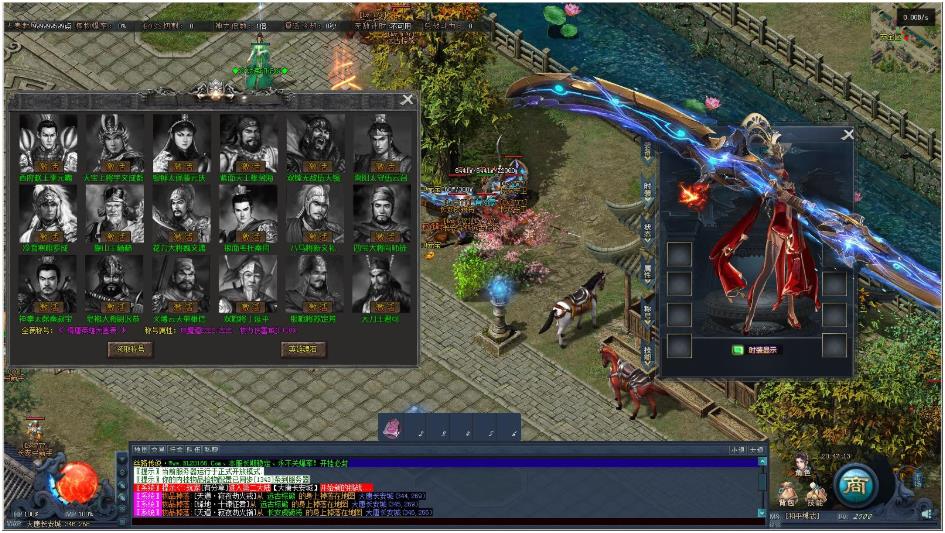
Task: Toggle the 时装显示 fashion display checkbox
Action: click(x=738, y=350)
